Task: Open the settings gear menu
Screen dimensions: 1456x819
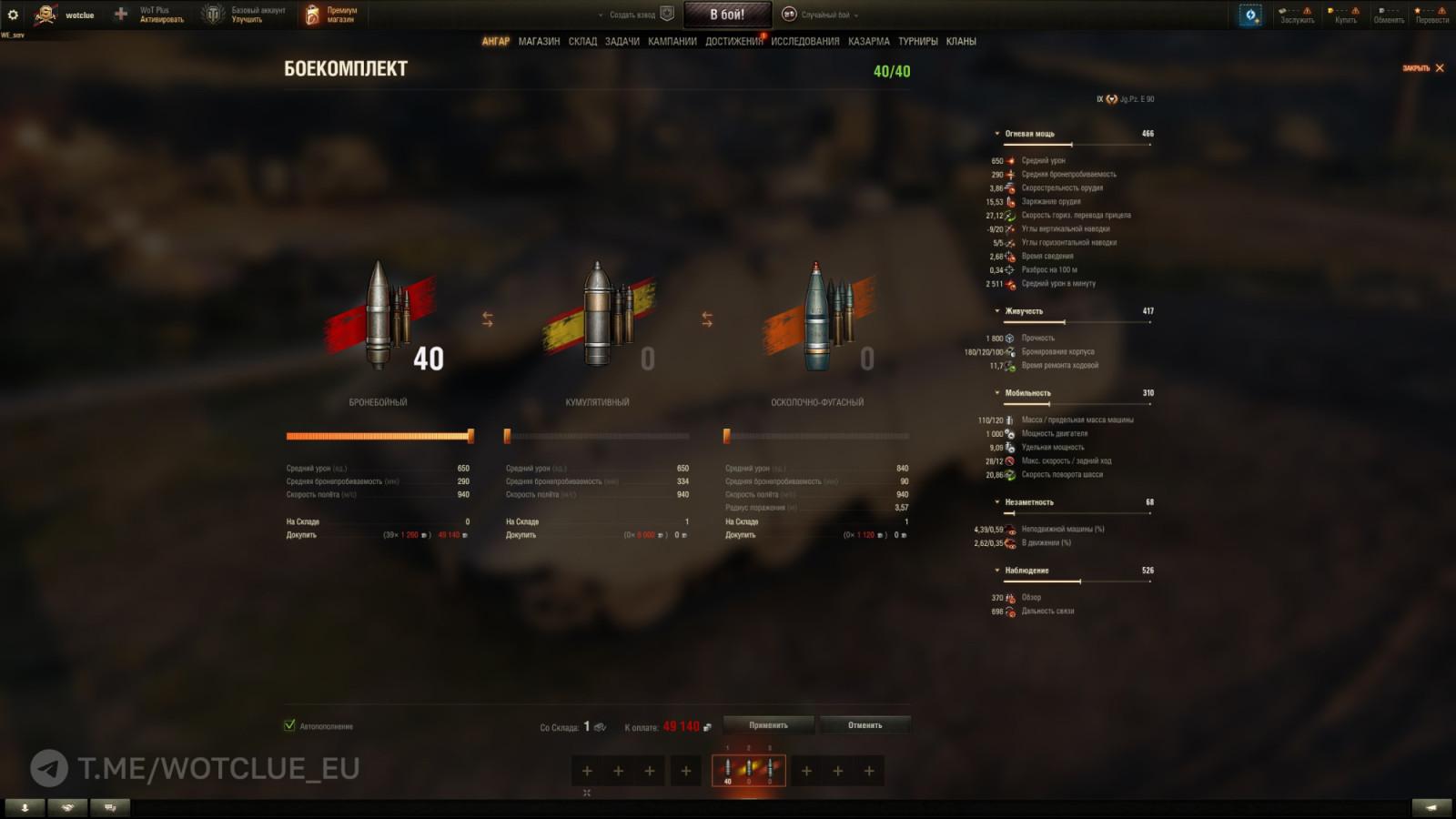Action: tap(13, 13)
